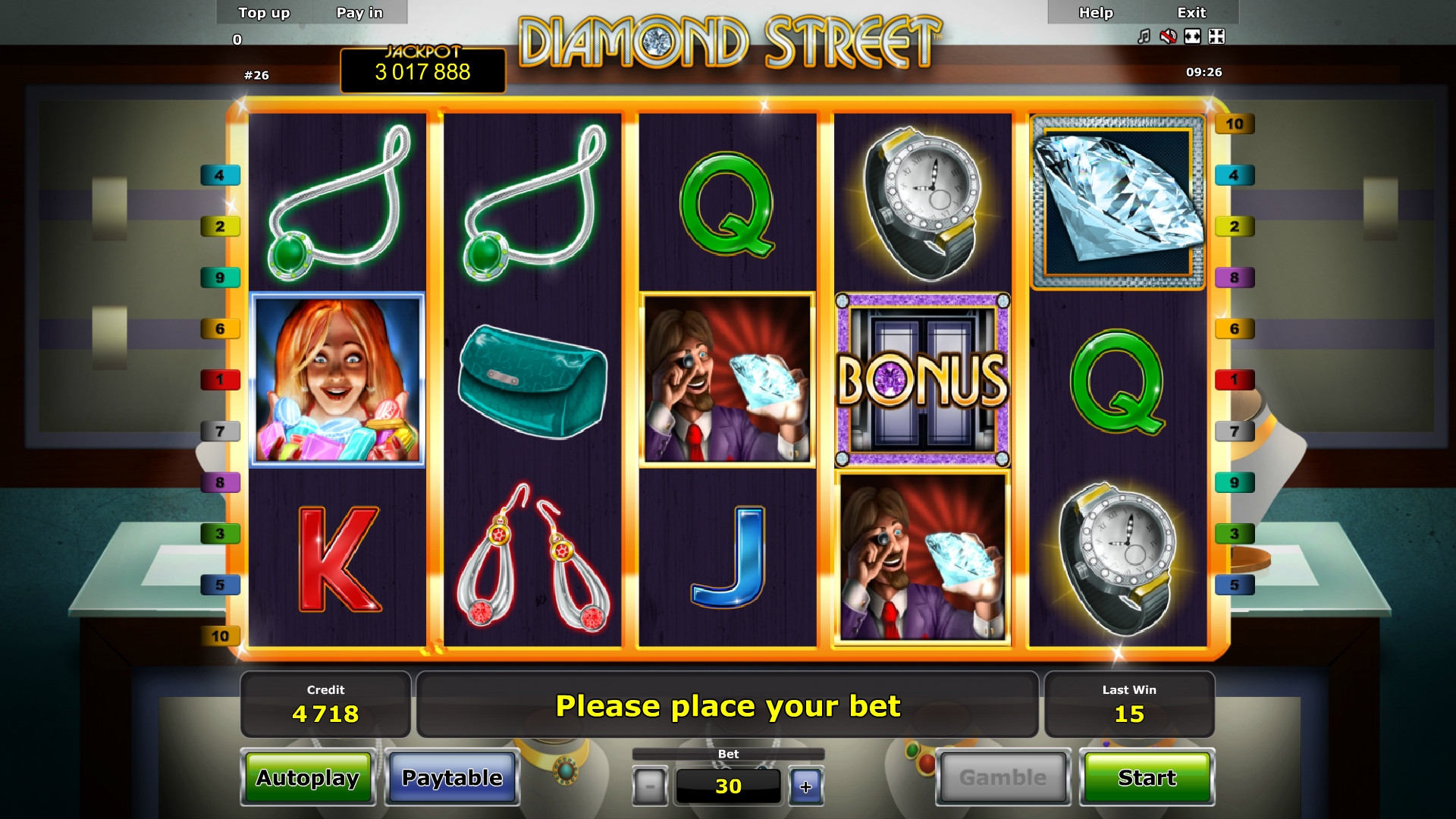The width and height of the screenshot is (1456, 819).
Task: Click the greyed Gamble button
Action: 1003,777
